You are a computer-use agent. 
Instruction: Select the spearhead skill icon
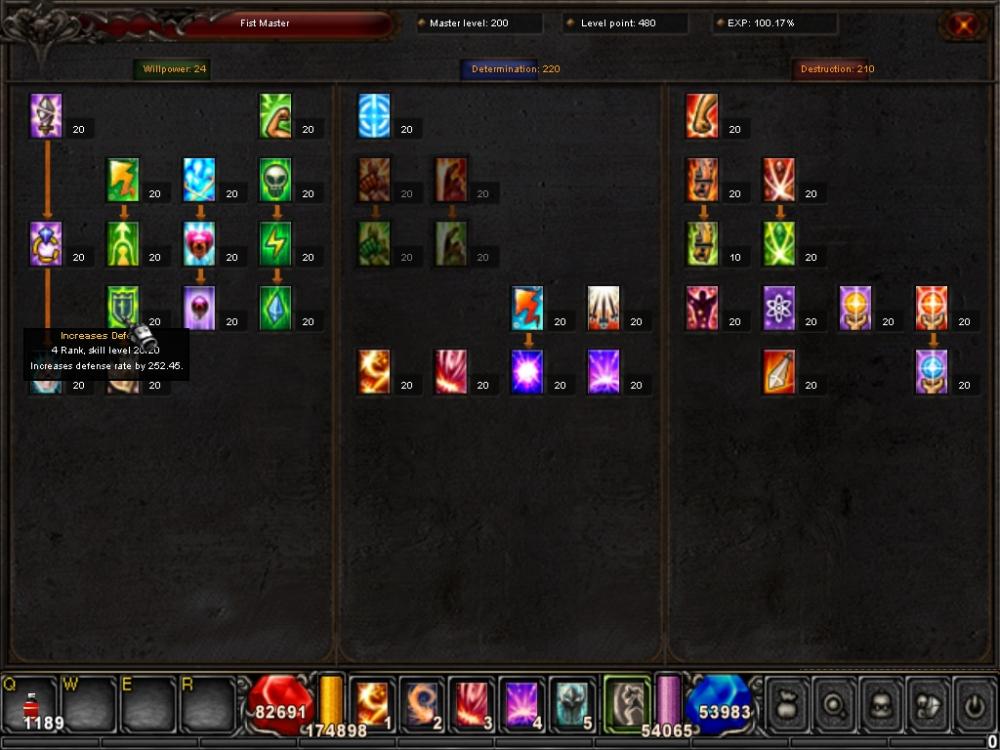pos(779,371)
